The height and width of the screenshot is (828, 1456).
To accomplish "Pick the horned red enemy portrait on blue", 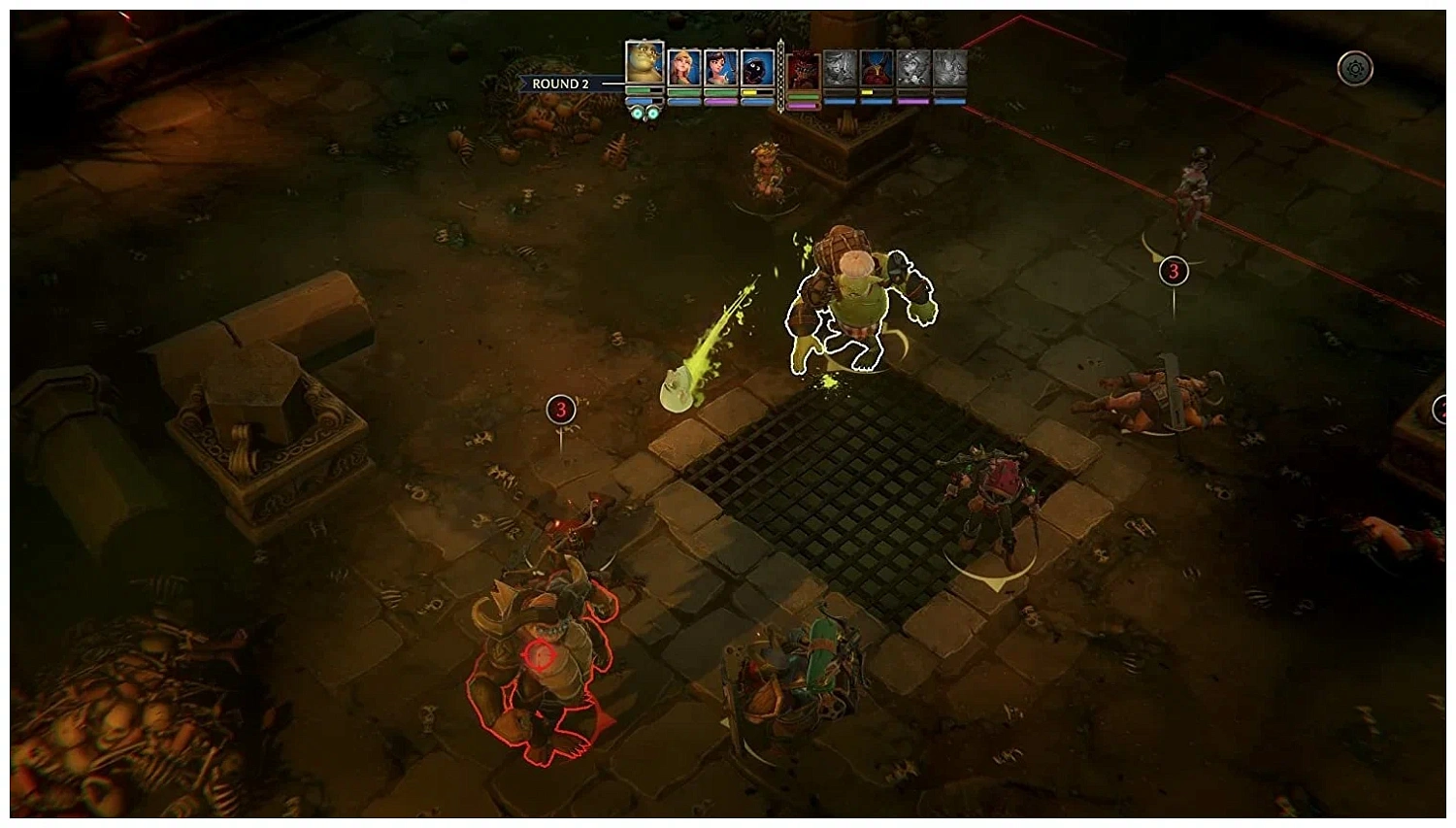I will (x=877, y=68).
